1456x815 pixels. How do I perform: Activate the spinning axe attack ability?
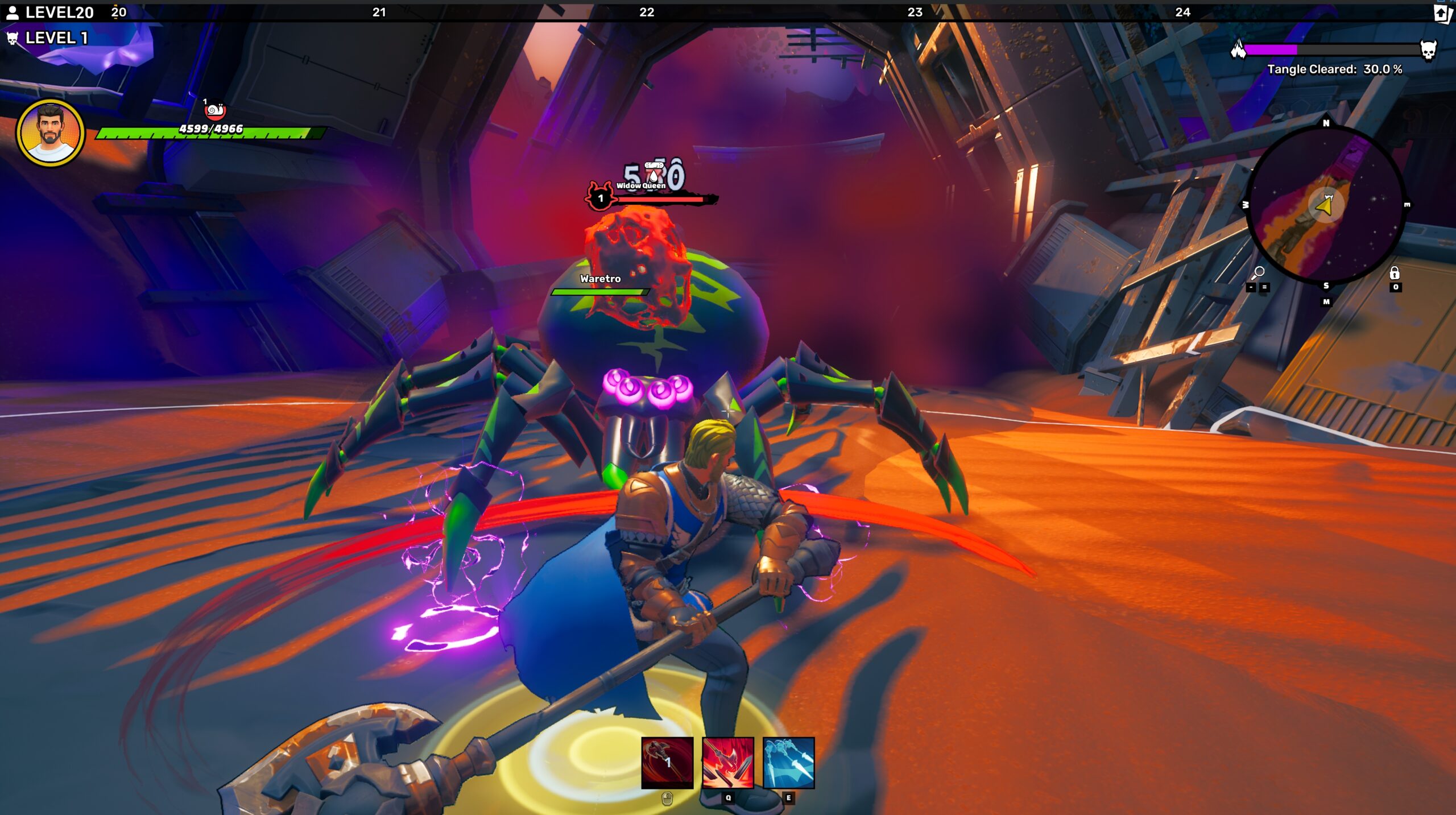(x=667, y=762)
